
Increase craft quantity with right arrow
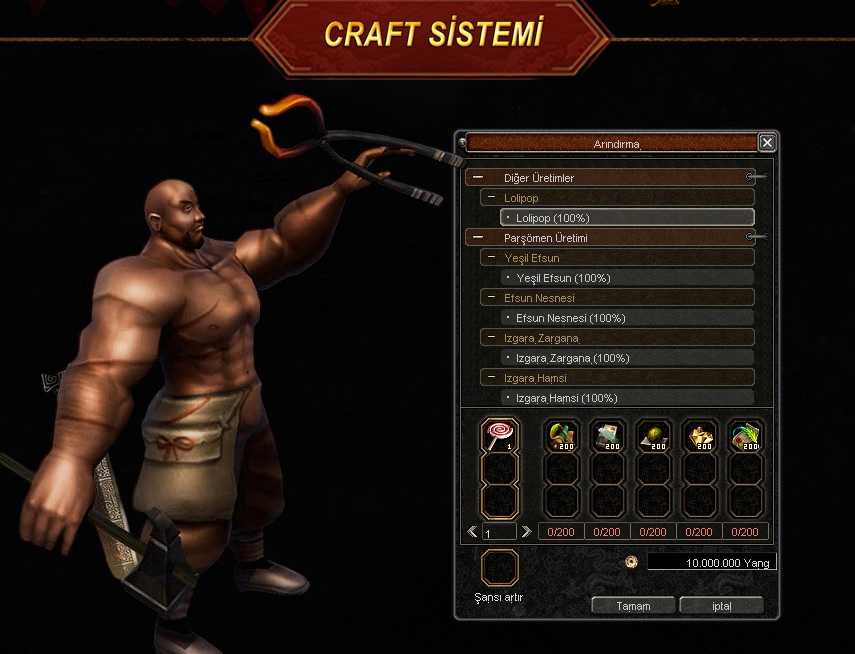point(526,532)
